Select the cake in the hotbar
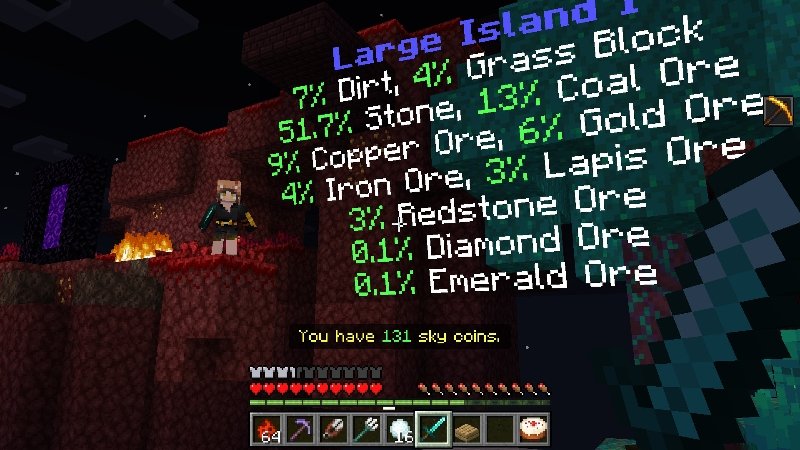 pyautogui.click(x=530, y=429)
